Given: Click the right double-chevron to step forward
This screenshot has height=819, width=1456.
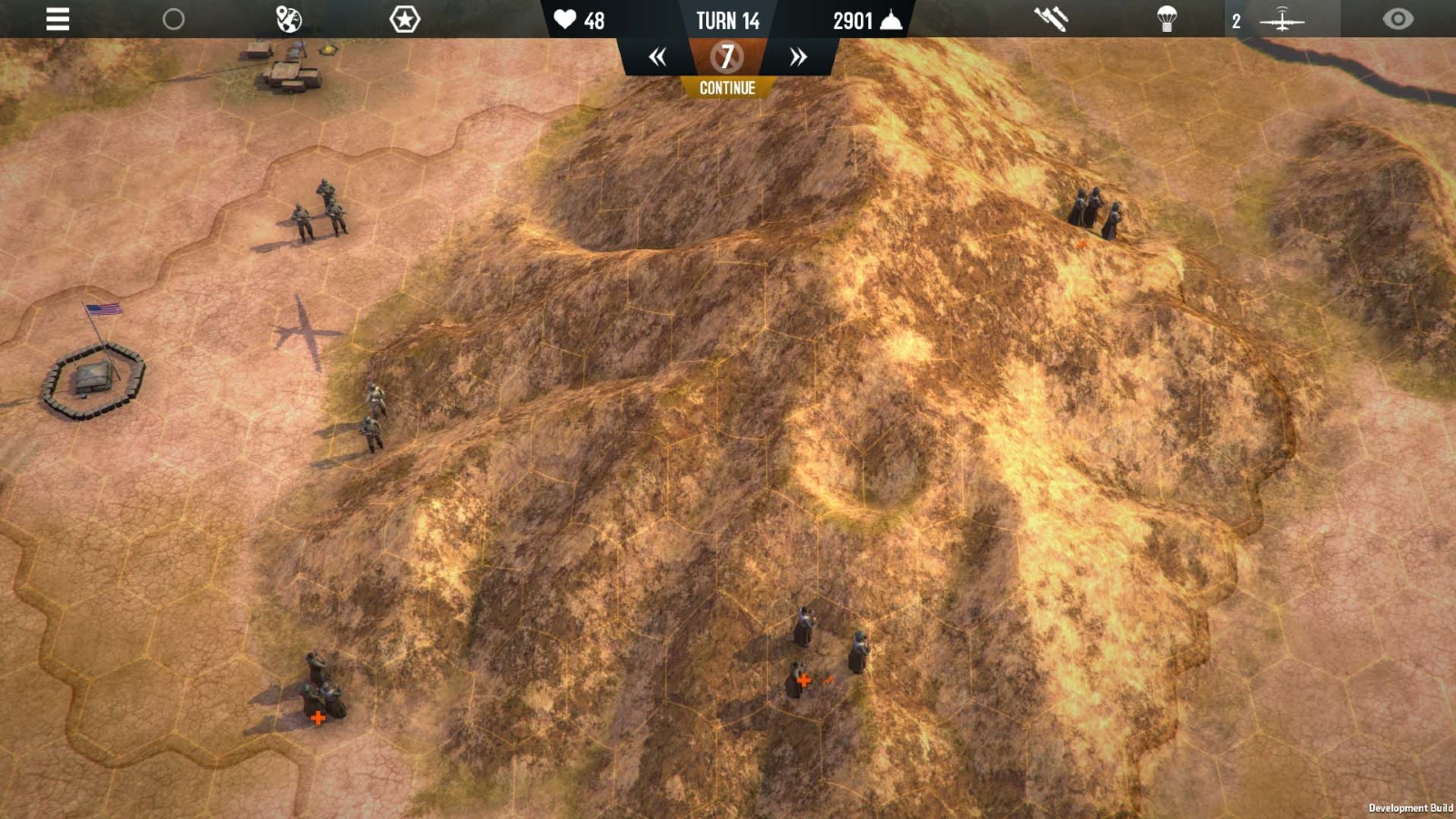Looking at the screenshot, I should tap(797, 56).
